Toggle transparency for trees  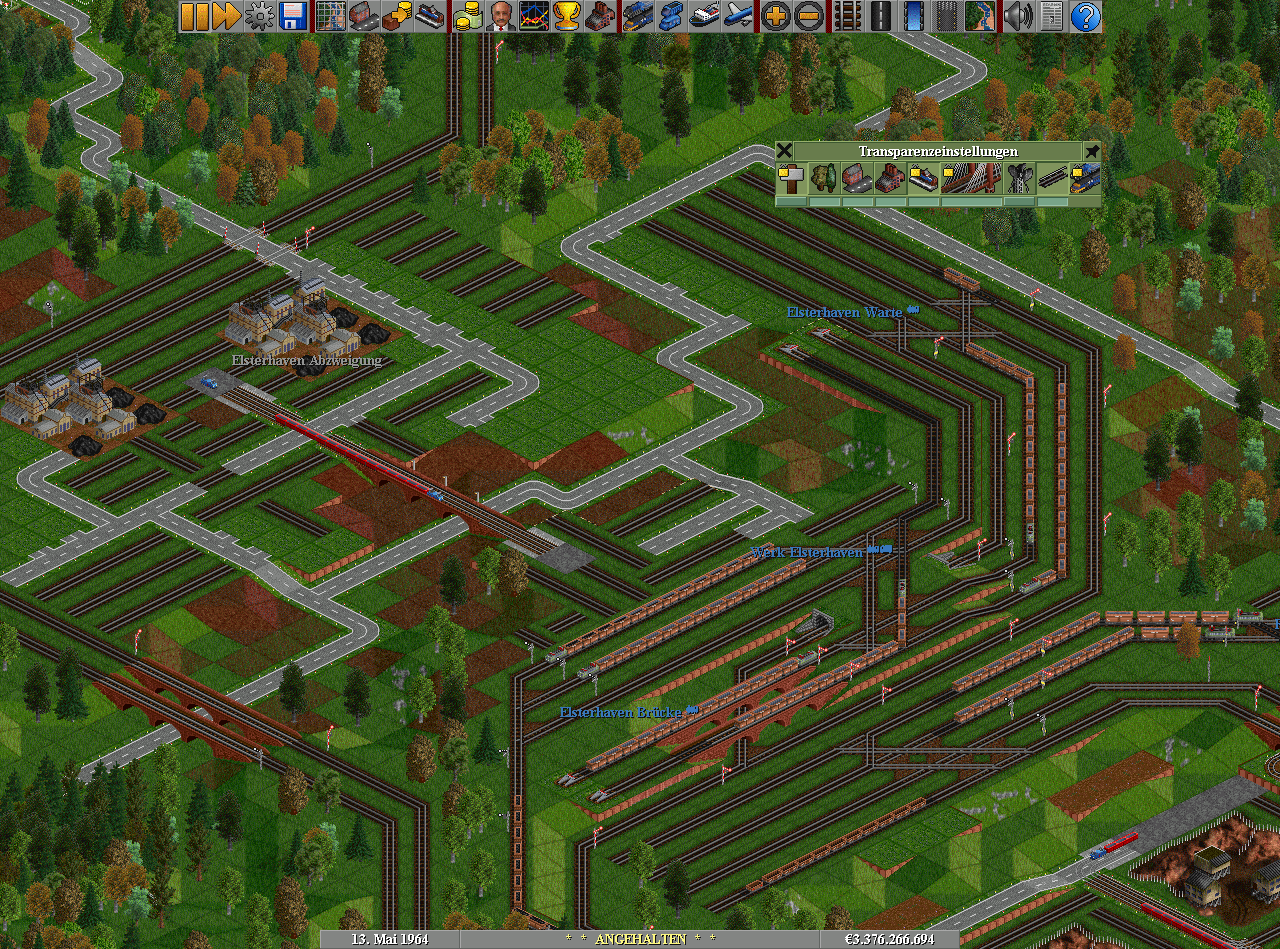tap(824, 179)
